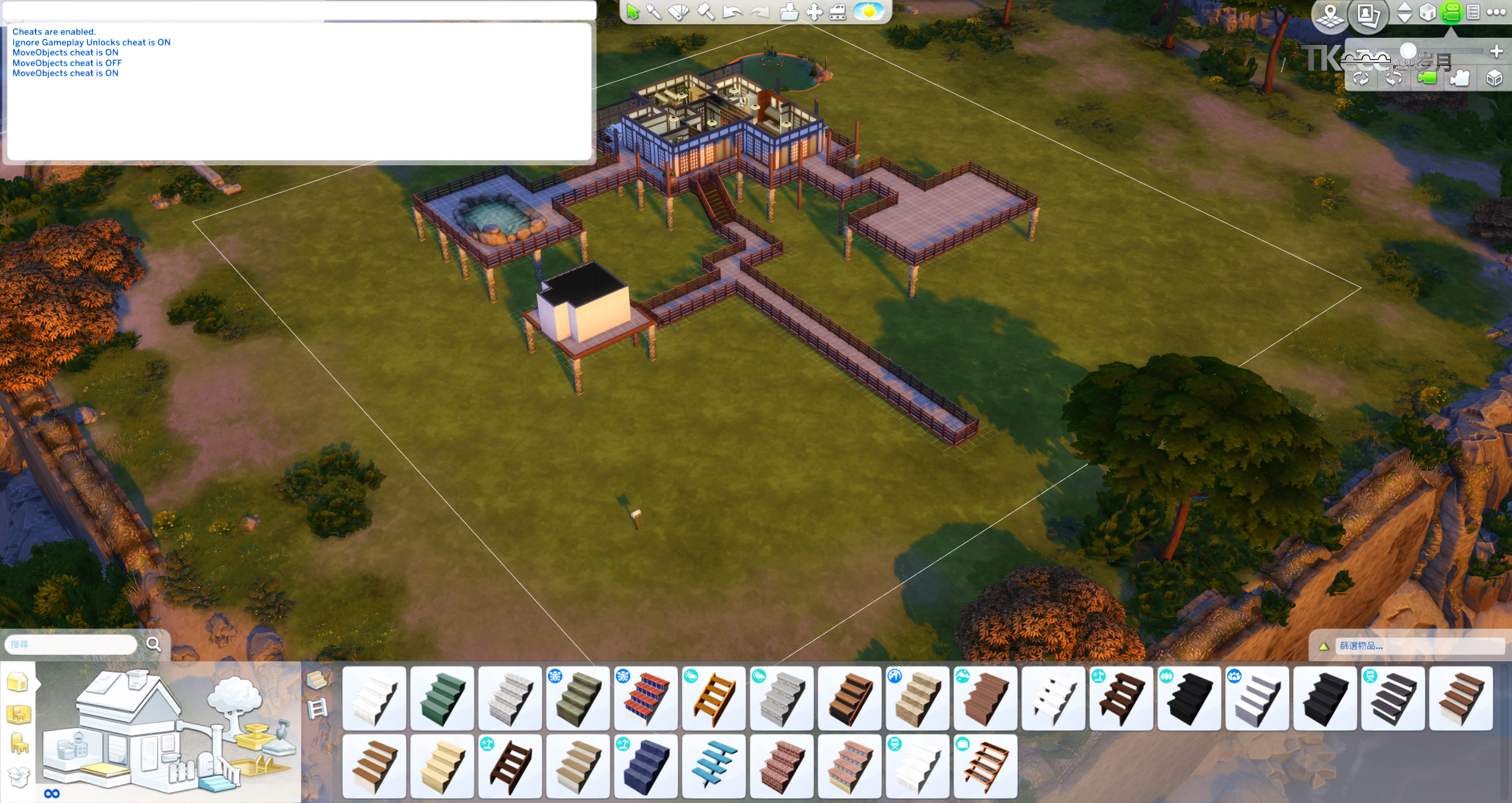Switch to the ladders category

(318, 708)
